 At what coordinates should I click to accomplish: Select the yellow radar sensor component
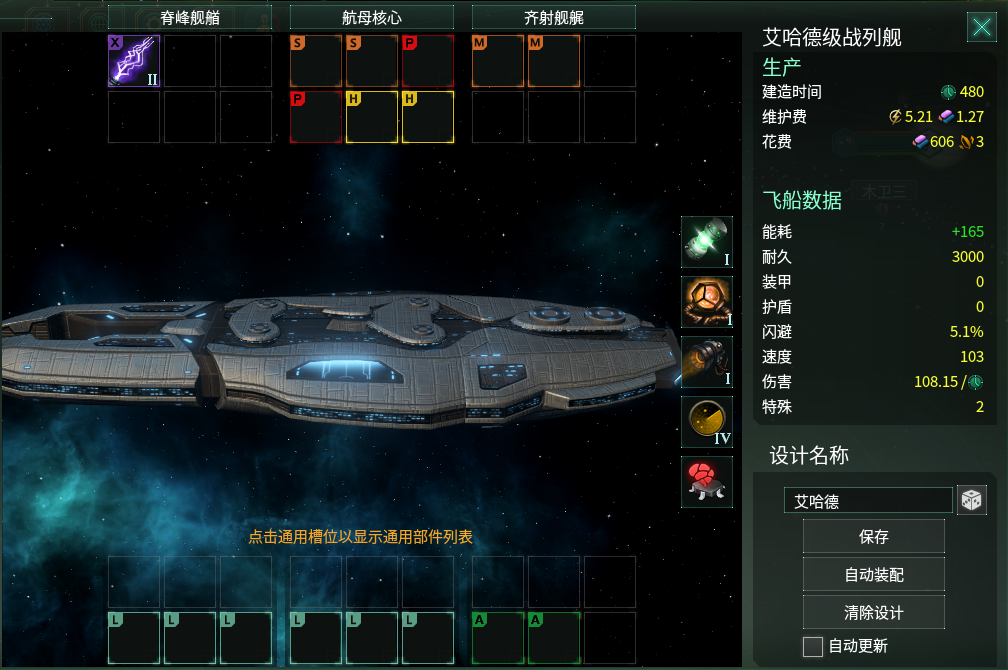[x=707, y=422]
